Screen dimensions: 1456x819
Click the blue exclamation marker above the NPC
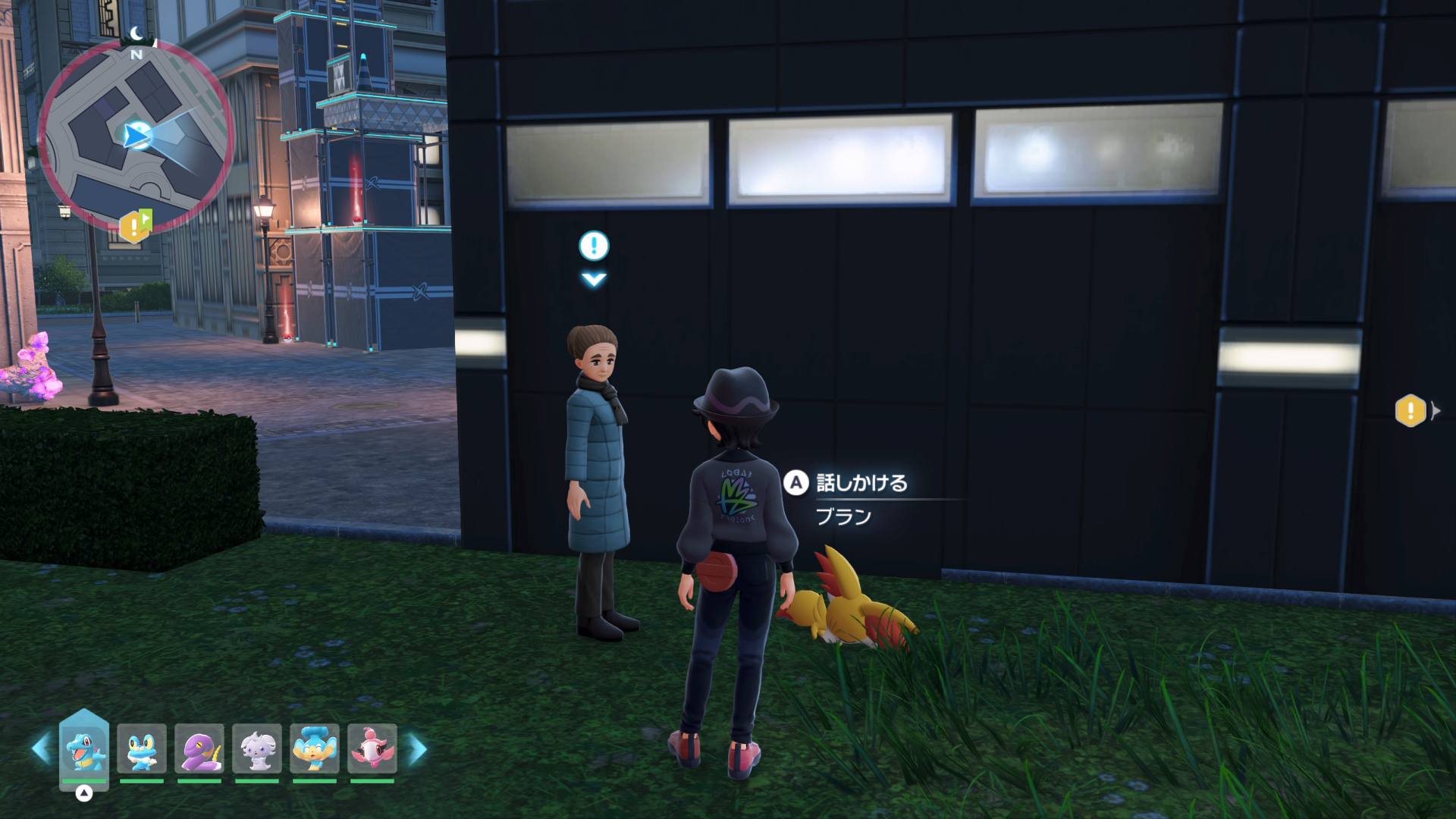tap(594, 246)
